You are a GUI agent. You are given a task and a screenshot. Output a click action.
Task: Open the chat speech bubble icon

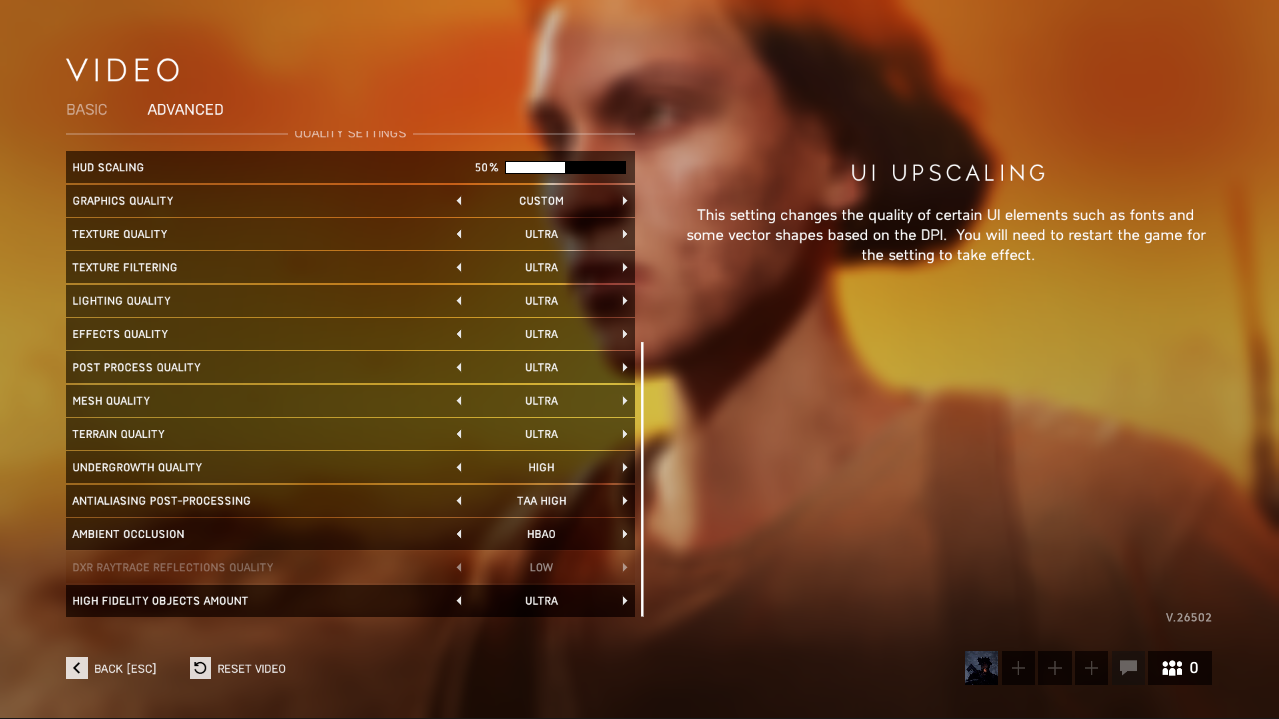point(1128,668)
